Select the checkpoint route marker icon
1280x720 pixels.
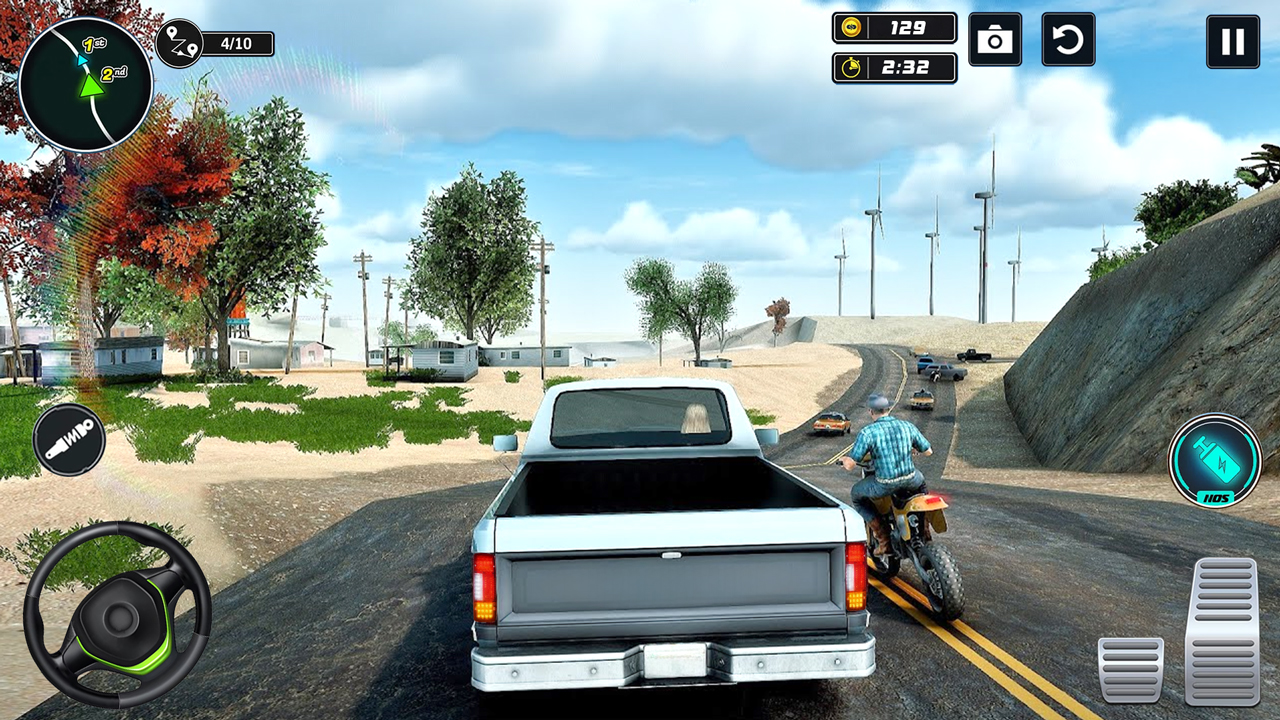point(180,43)
